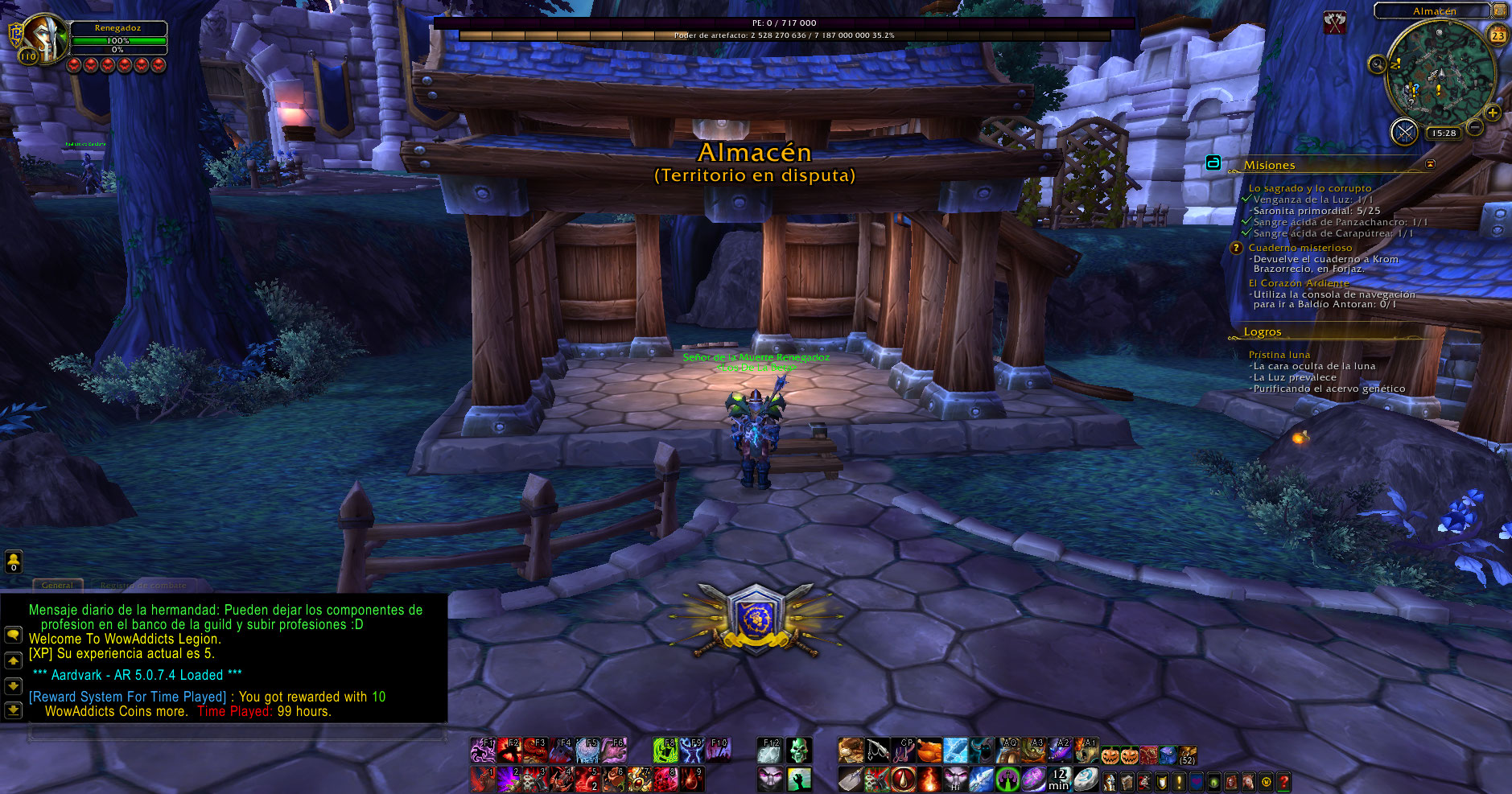Use the green skull ability icon
The image size is (1512, 794).
tap(798, 751)
